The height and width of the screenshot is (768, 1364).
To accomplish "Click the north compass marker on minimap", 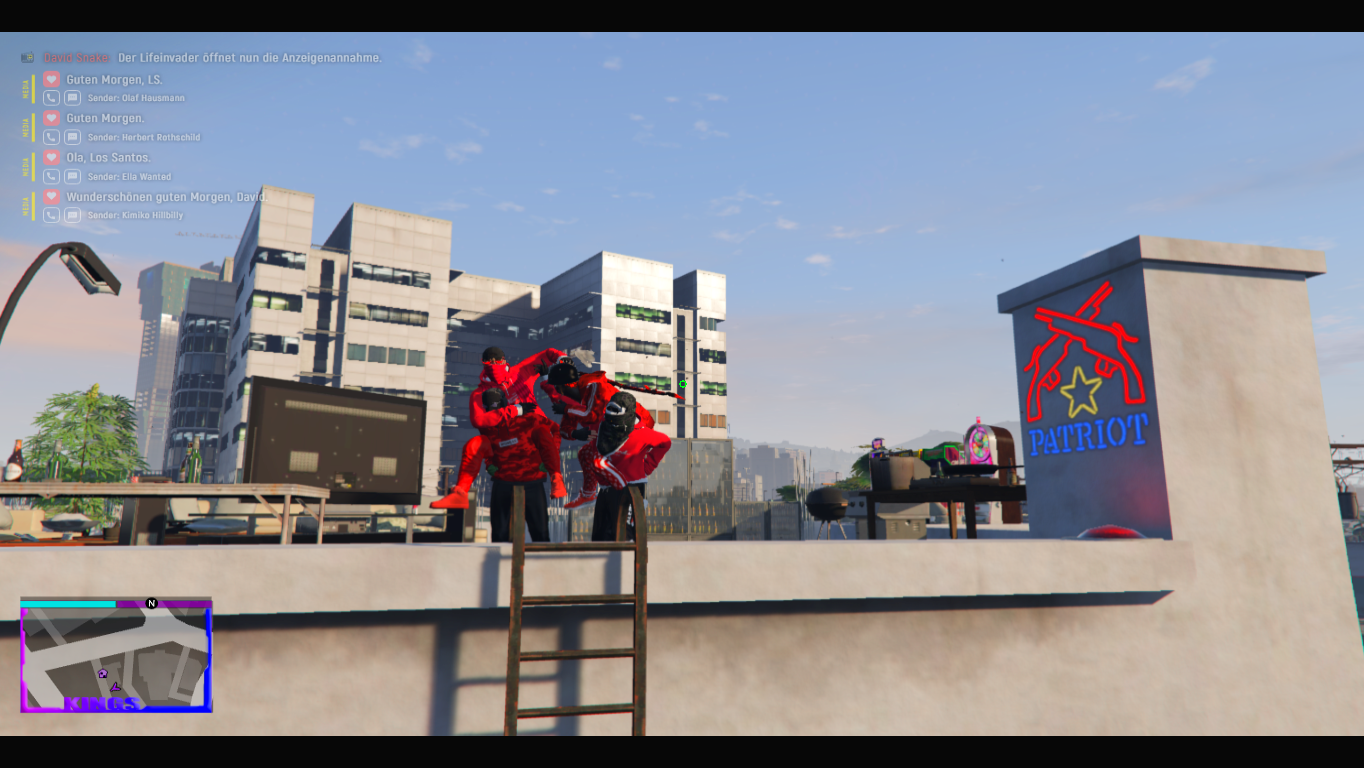I will click(152, 603).
